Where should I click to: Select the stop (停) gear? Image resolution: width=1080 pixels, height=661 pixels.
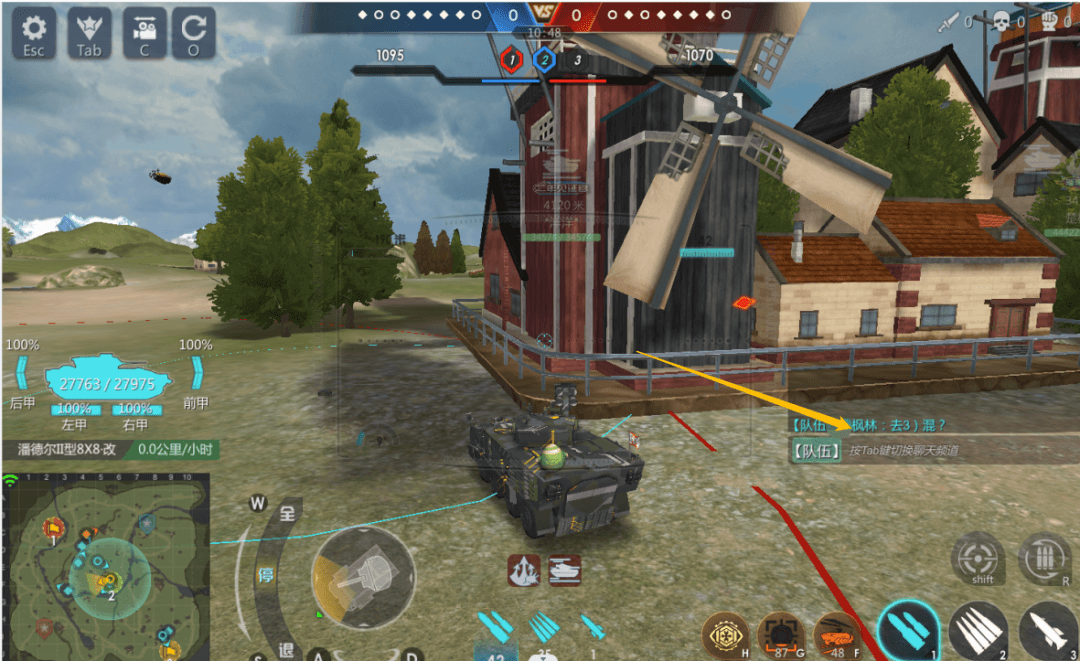pos(266,577)
